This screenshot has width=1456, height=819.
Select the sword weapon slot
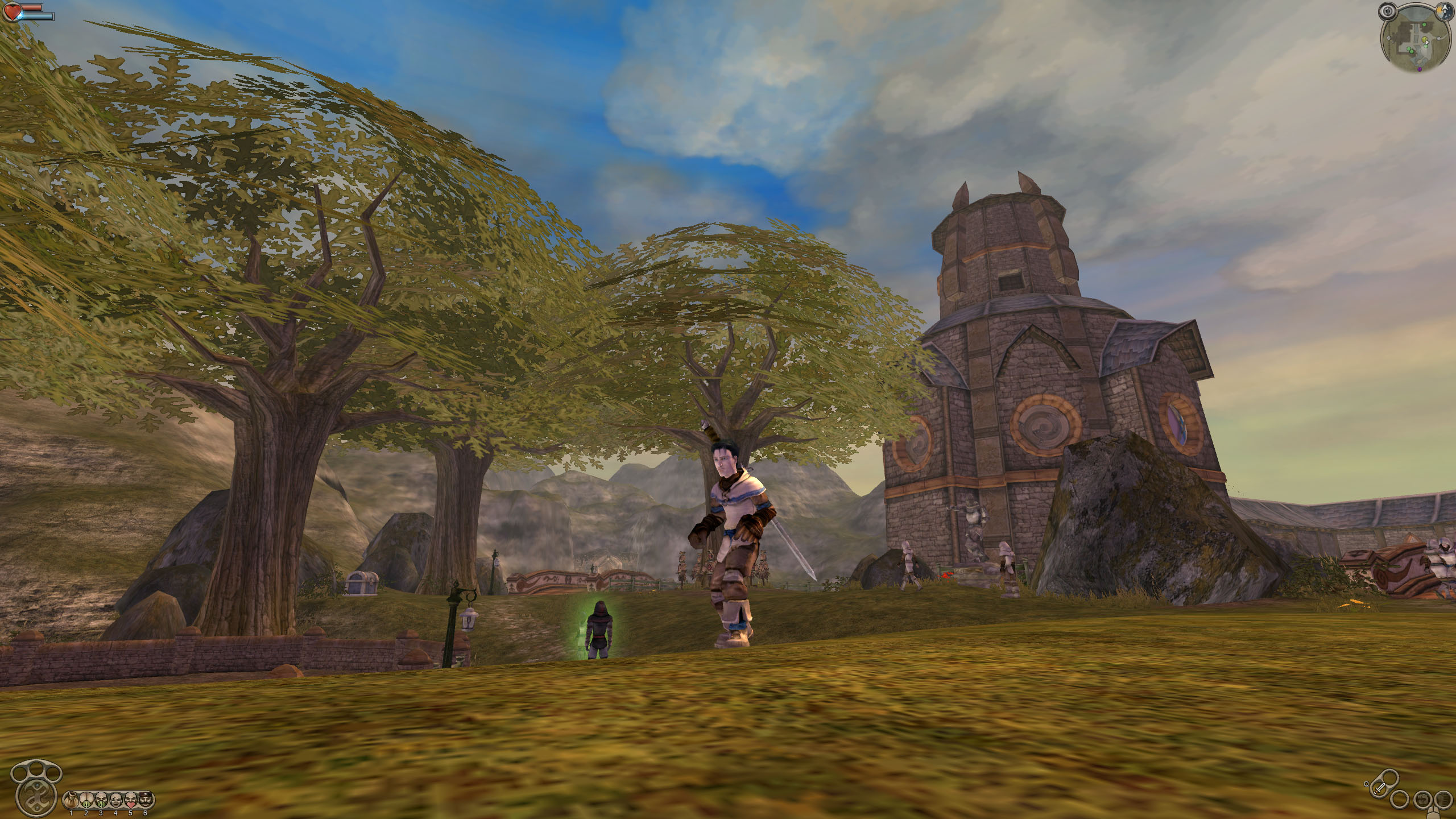pyautogui.click(x=1379, y=789)
